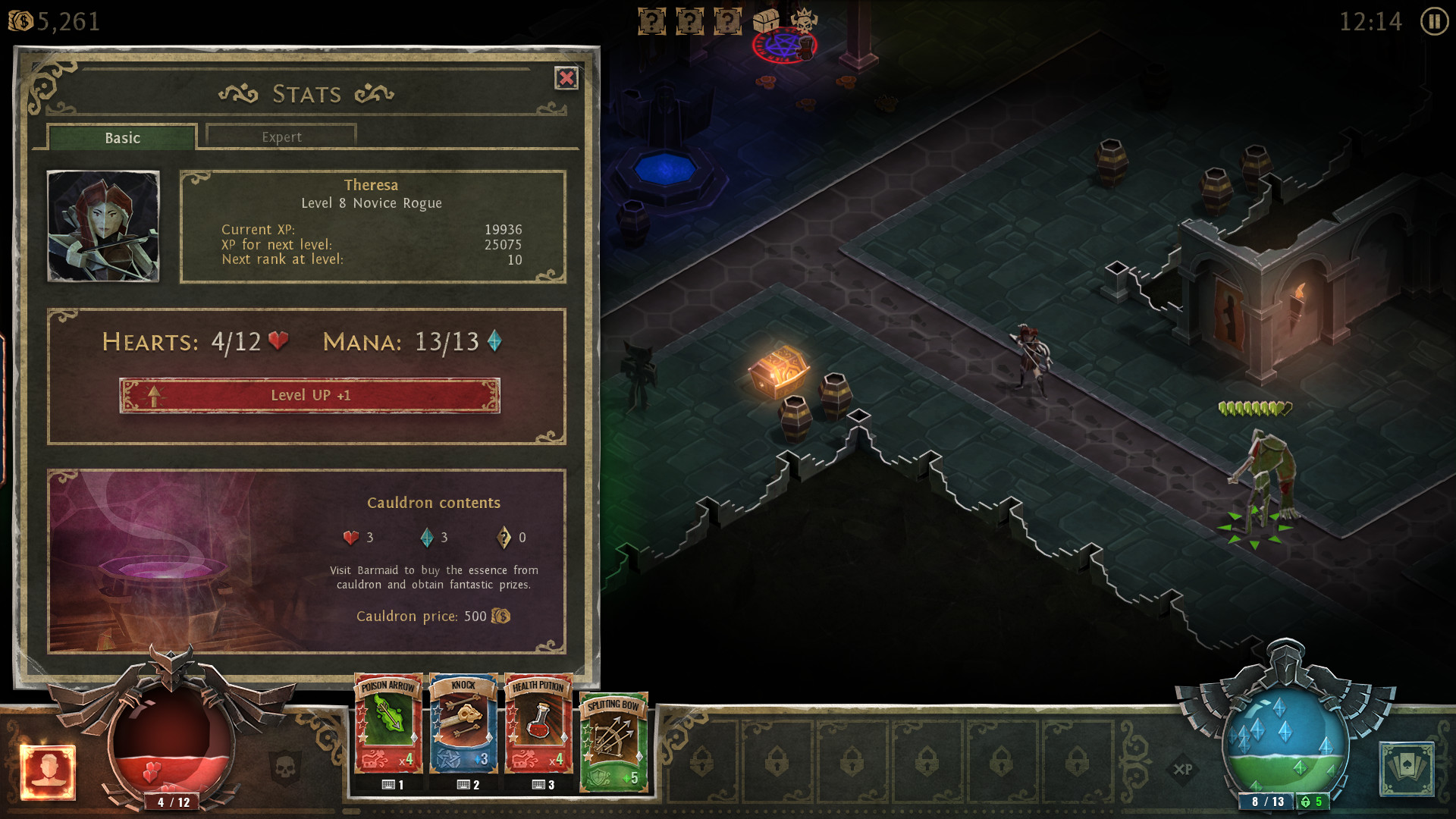The height and width of the screenshot is (819, 1456).
Task: Click the heart icon beside Cauldron contents
Action: pos(350,538)
